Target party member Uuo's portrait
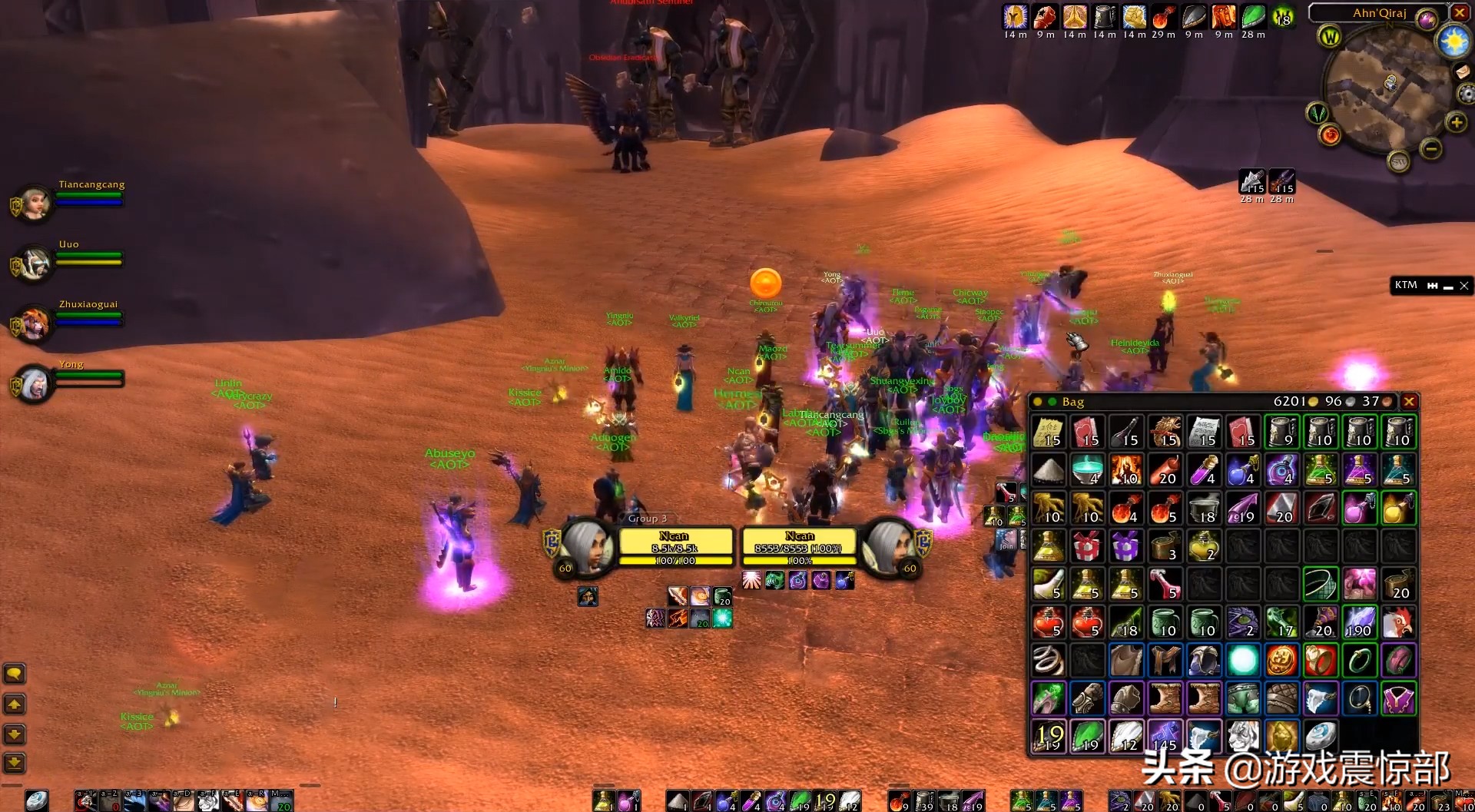1475x812 pixels. coord(34,263)
